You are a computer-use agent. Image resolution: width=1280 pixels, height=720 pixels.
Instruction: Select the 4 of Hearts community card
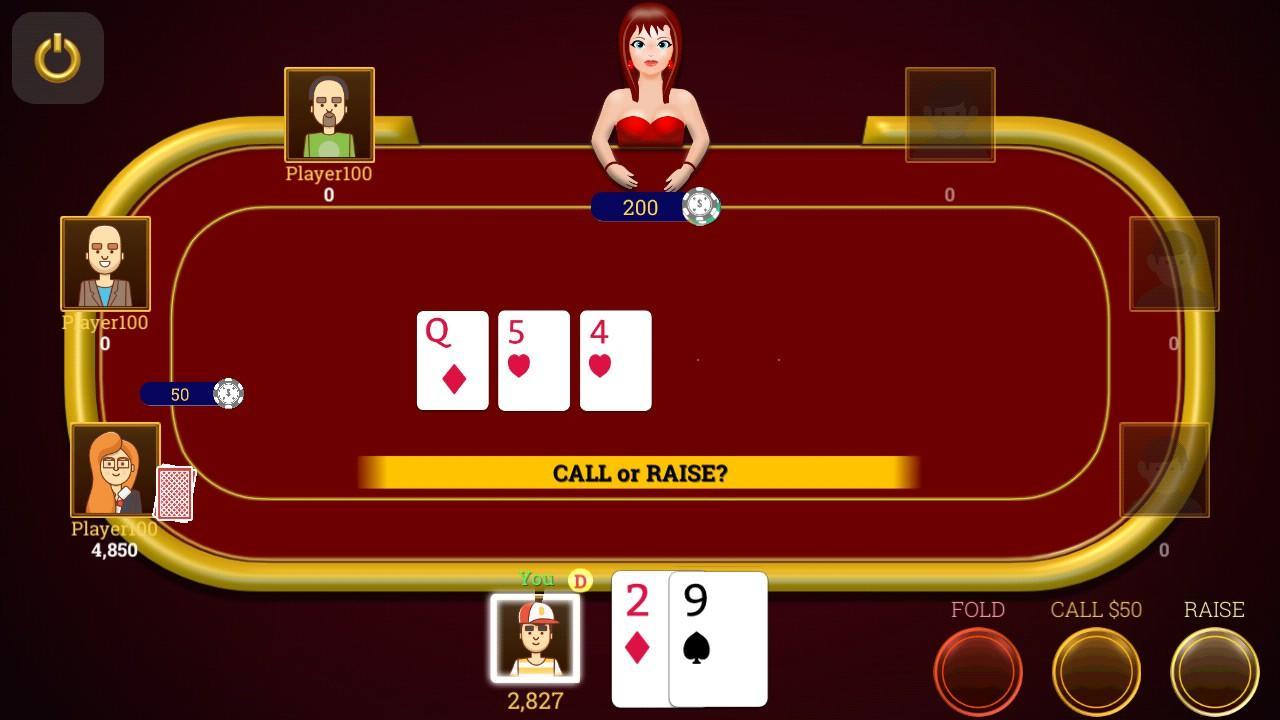(x=615, y=361)
